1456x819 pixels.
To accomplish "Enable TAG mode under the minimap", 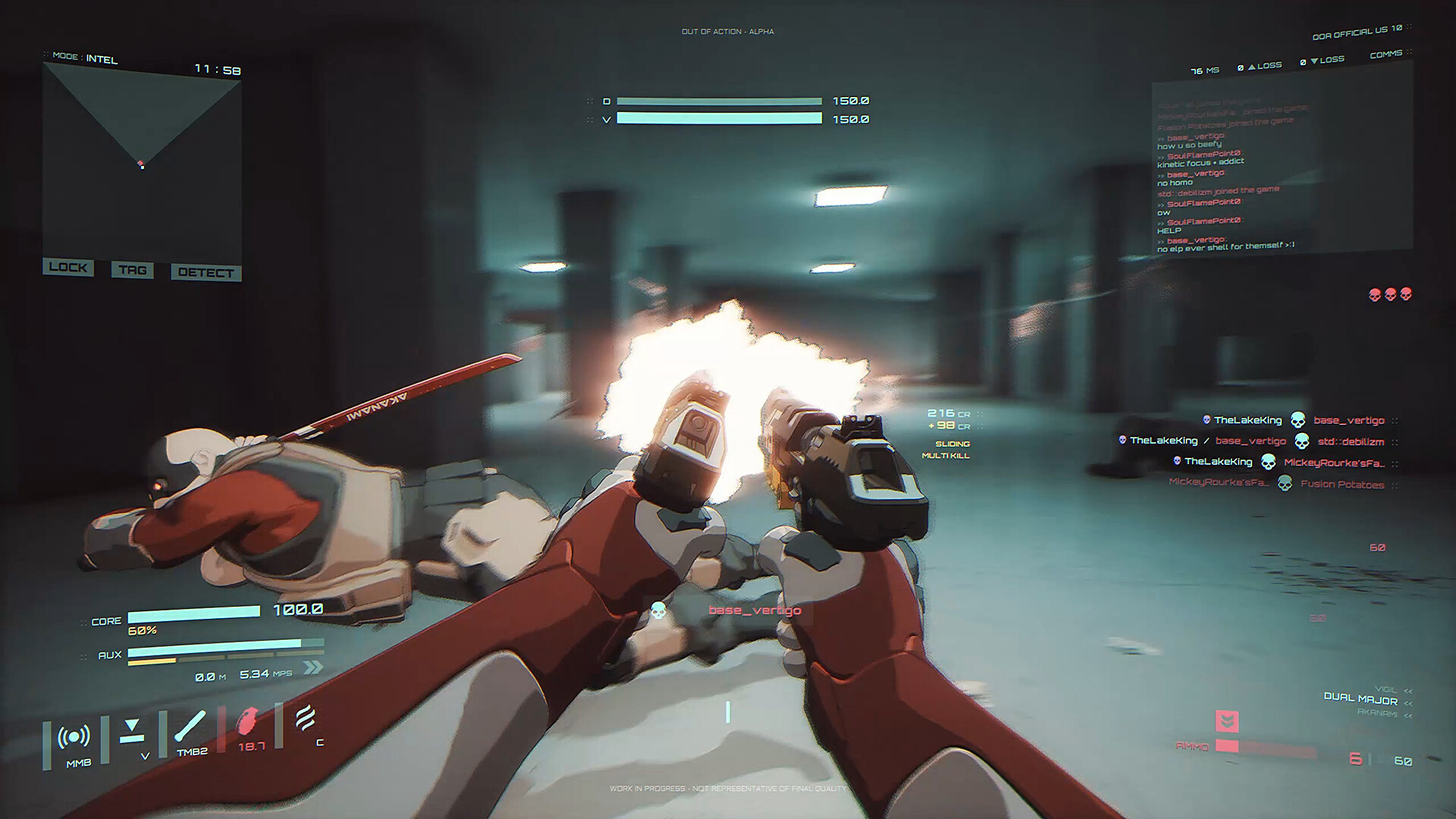I will [132, 270].
